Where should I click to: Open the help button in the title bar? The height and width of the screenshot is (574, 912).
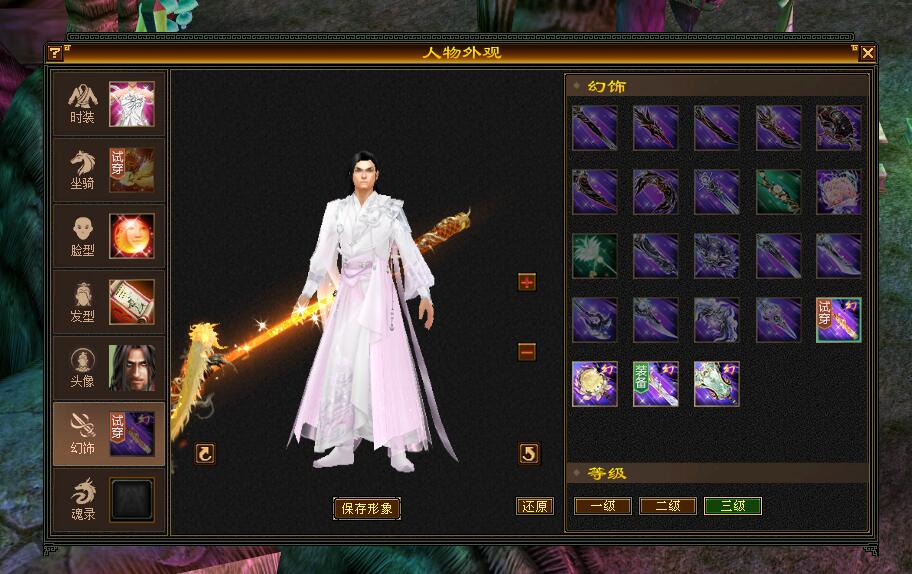(55, 53)
